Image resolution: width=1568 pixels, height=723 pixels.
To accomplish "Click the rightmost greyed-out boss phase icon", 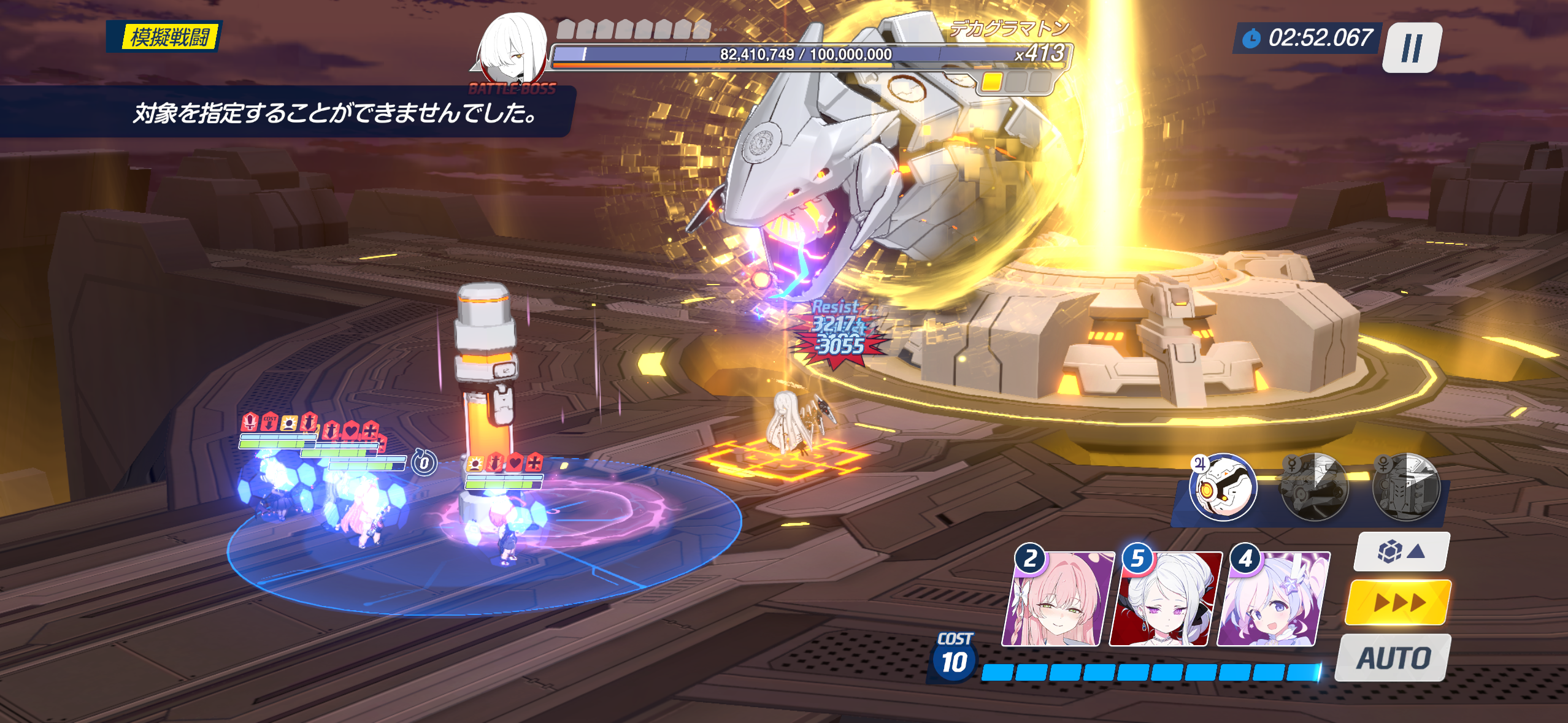I will [1407, 488].
